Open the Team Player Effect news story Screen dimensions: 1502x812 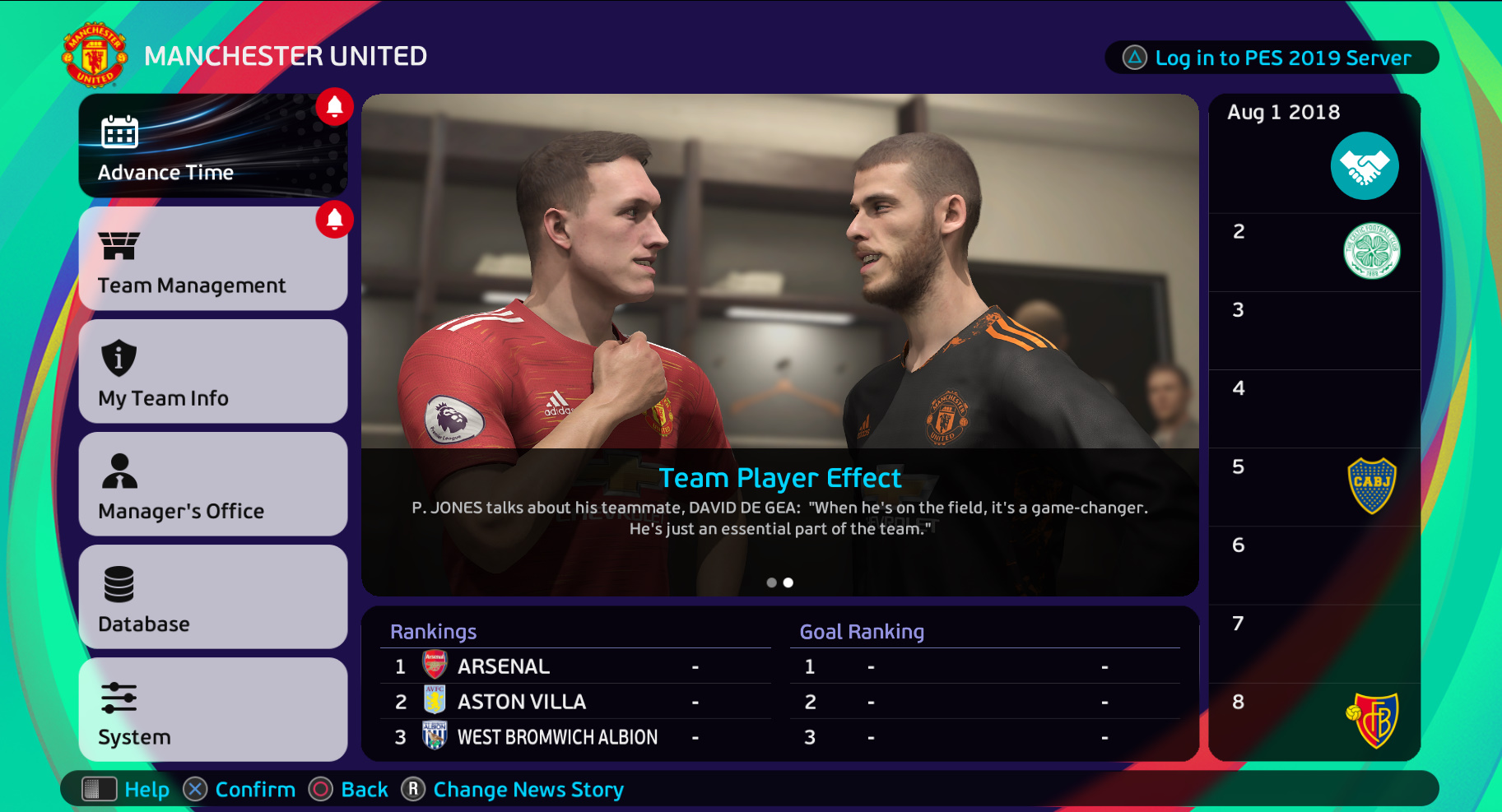point(779,478)
